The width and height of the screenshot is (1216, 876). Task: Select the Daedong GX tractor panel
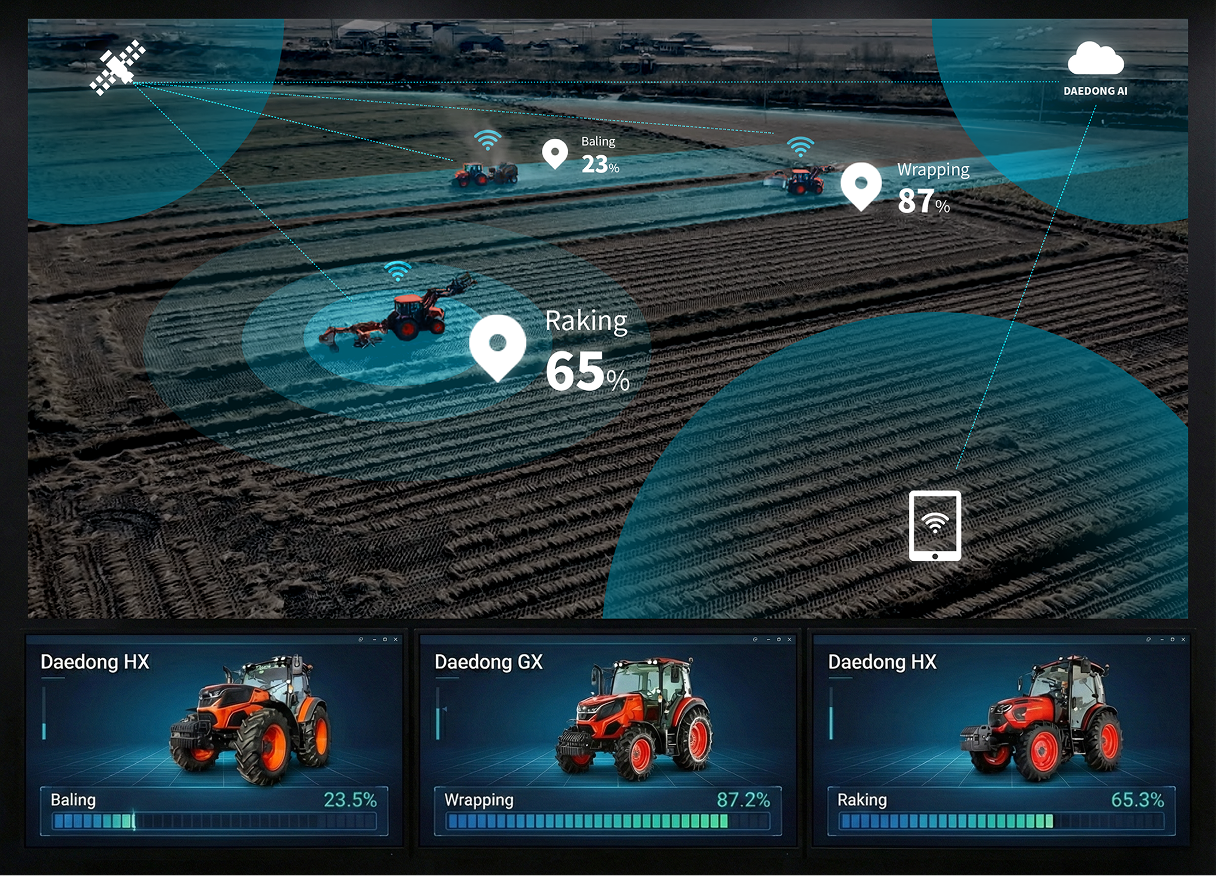pyautogui.click(x=607, y=738)
